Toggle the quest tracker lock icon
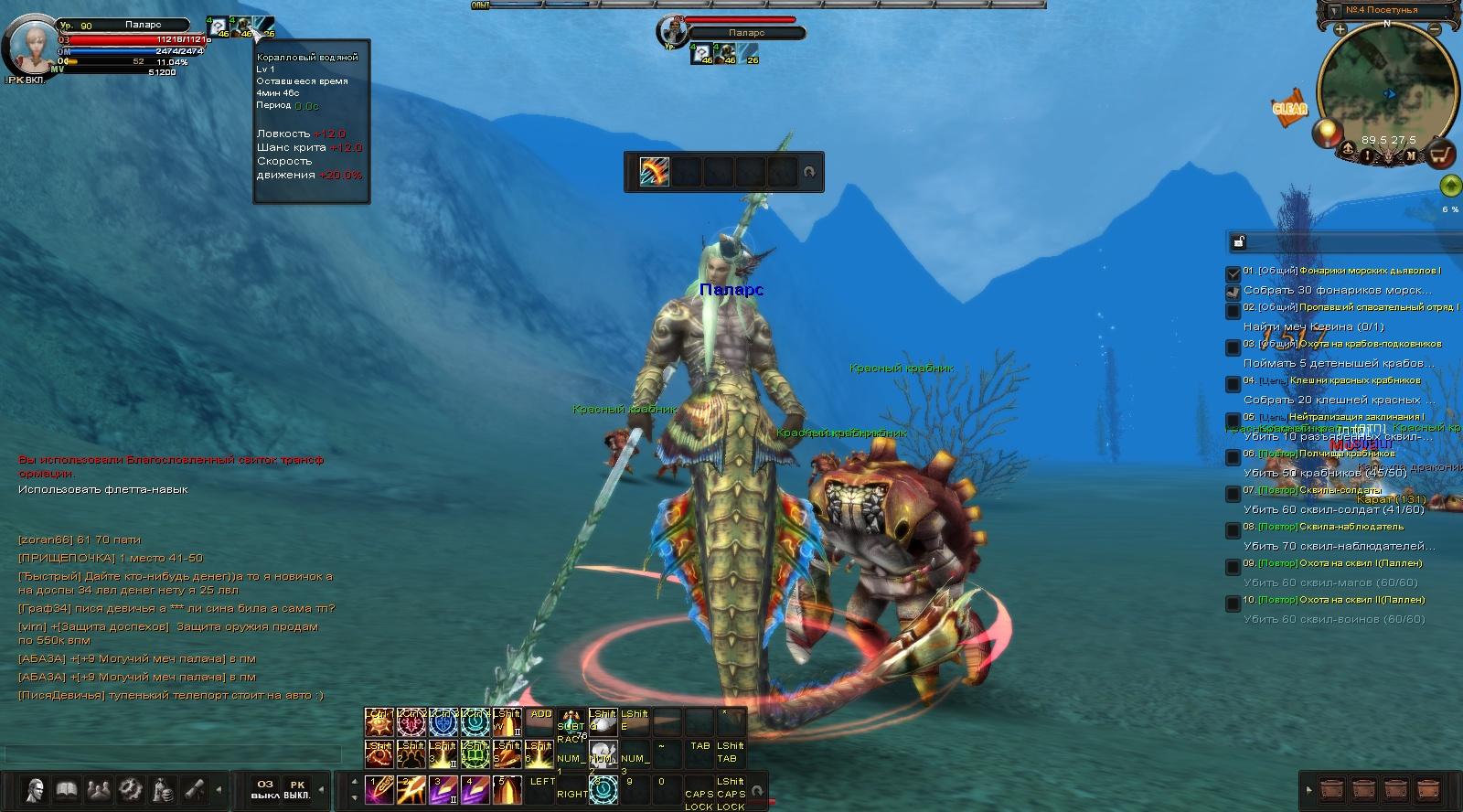This screenshot has width=1463, height=812. [1239, 241]
